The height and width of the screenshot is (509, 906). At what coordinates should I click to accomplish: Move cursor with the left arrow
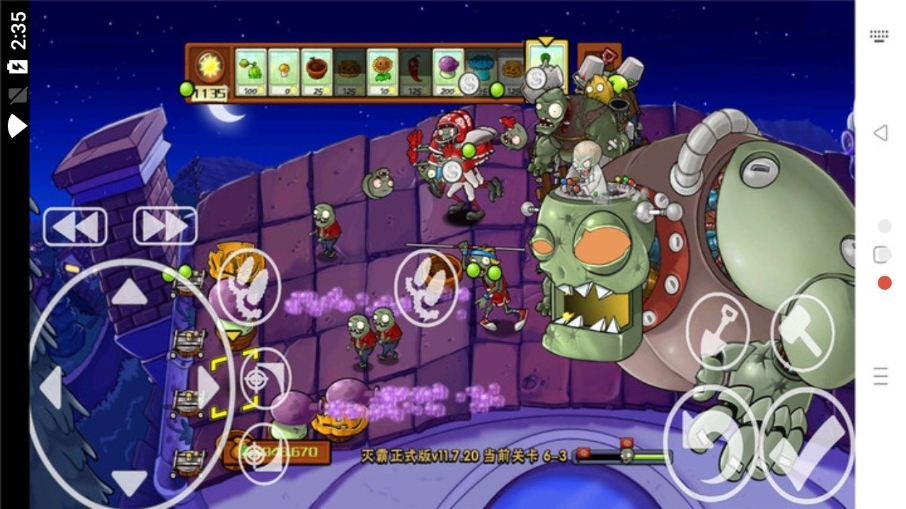(x=52, y=387)
